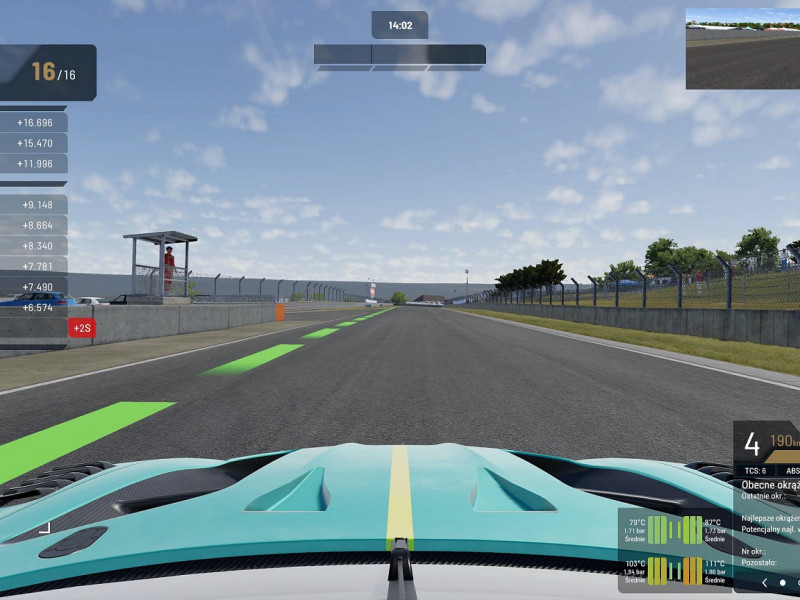Go to the previous dashboard page arrow
The image size is (800, 600).
(765, 582)
